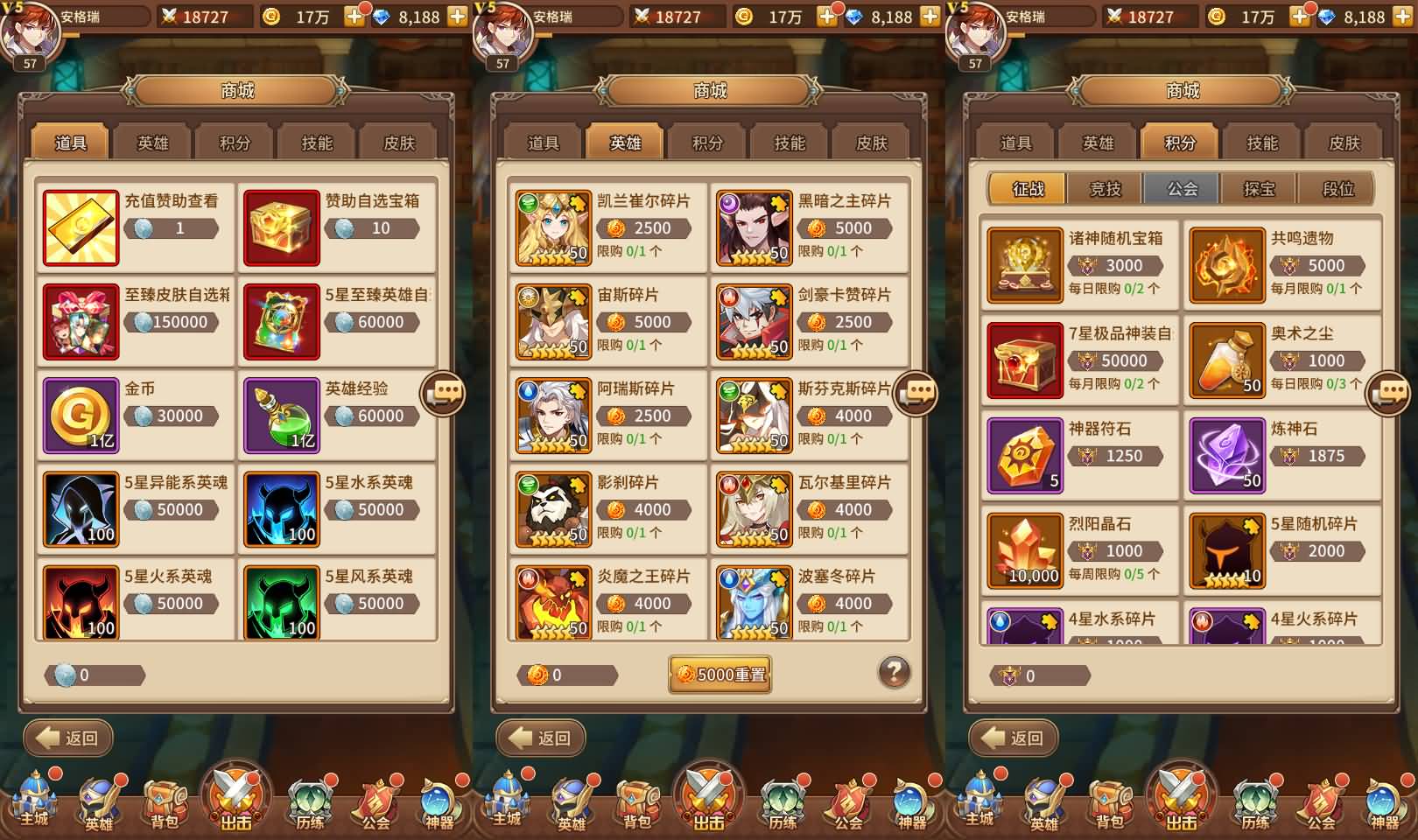Image resolution: width=1418 pixels, height=840 pixels.
Task: Select the 探宝 treasure sub-tab
Action: [1258, 188]
